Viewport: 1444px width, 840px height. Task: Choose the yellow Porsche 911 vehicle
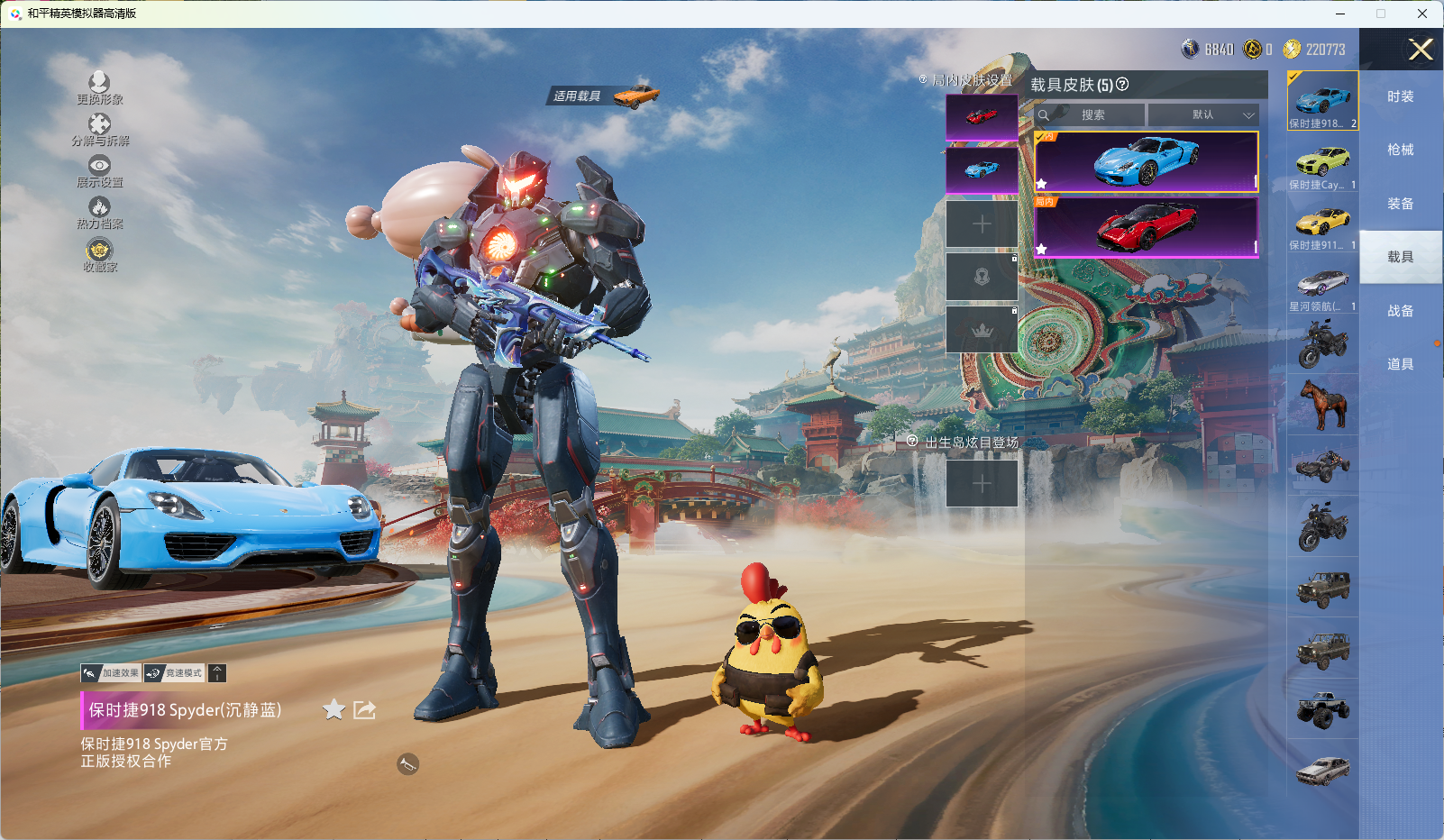(1322, 224)
